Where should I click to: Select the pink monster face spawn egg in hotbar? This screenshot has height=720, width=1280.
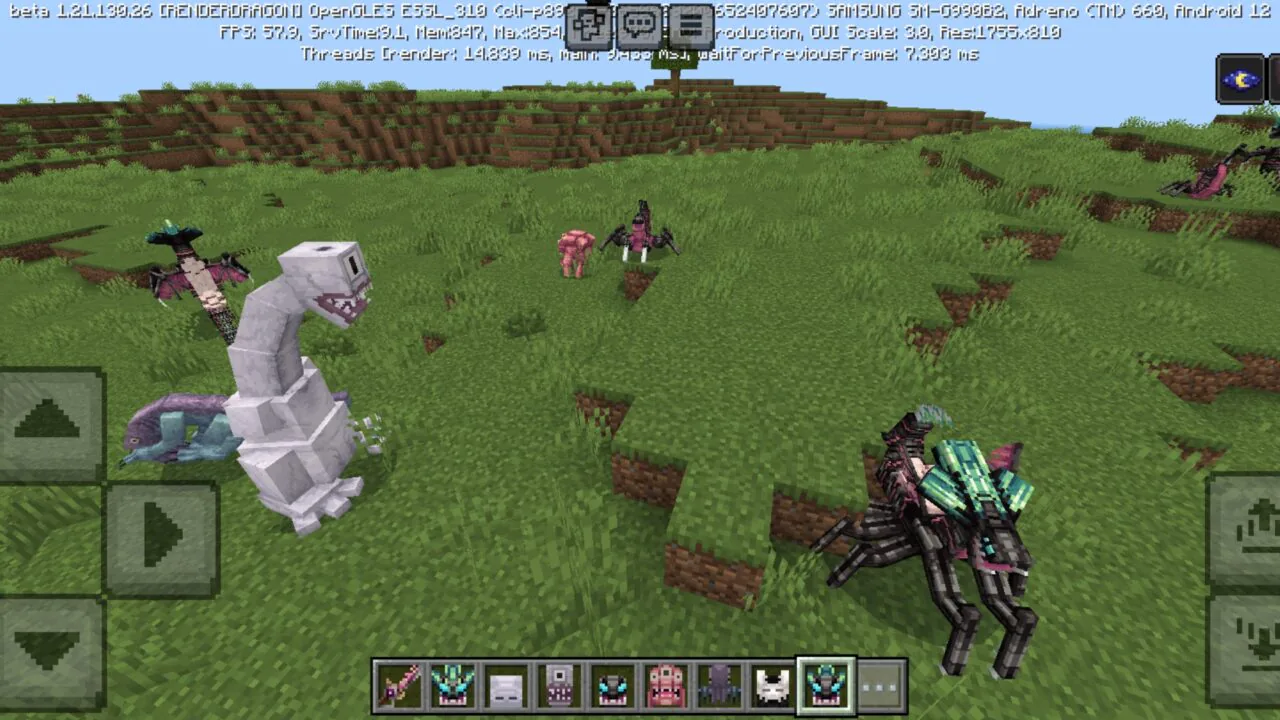pyautogui.click(x=664, y=684)
